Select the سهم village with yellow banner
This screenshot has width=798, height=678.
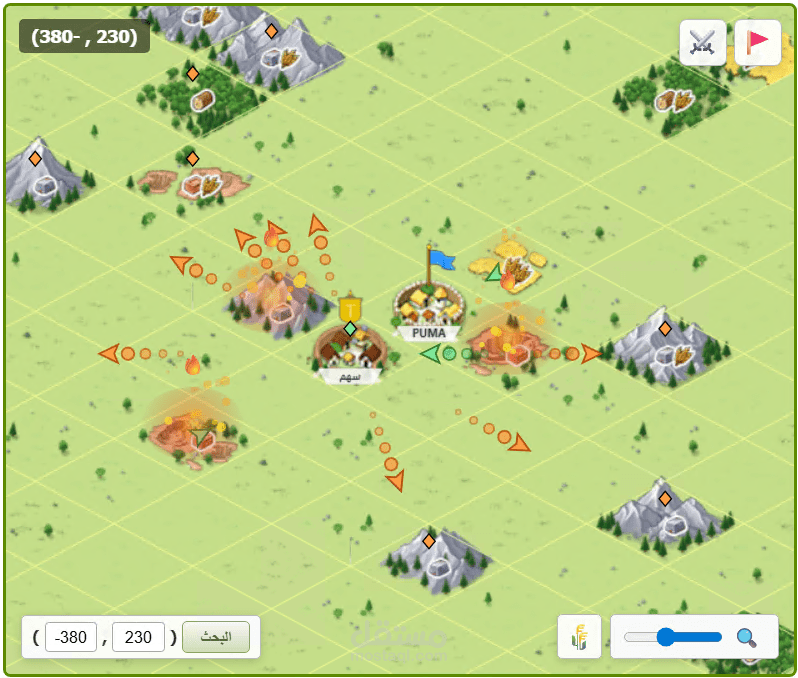tap(349, 350)
